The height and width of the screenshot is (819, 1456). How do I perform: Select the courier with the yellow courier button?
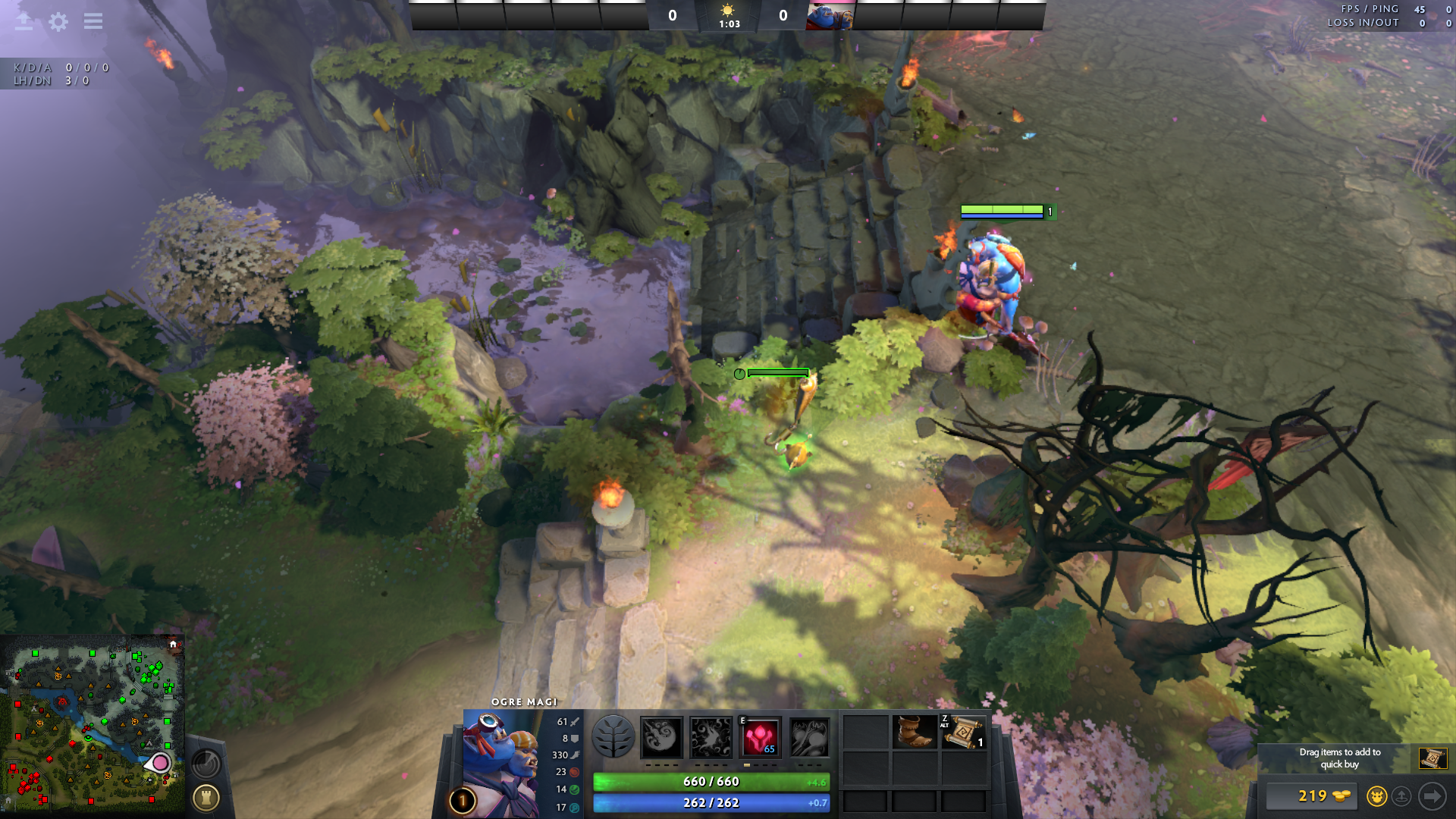pyautogui.click(x=1376, y=796)
